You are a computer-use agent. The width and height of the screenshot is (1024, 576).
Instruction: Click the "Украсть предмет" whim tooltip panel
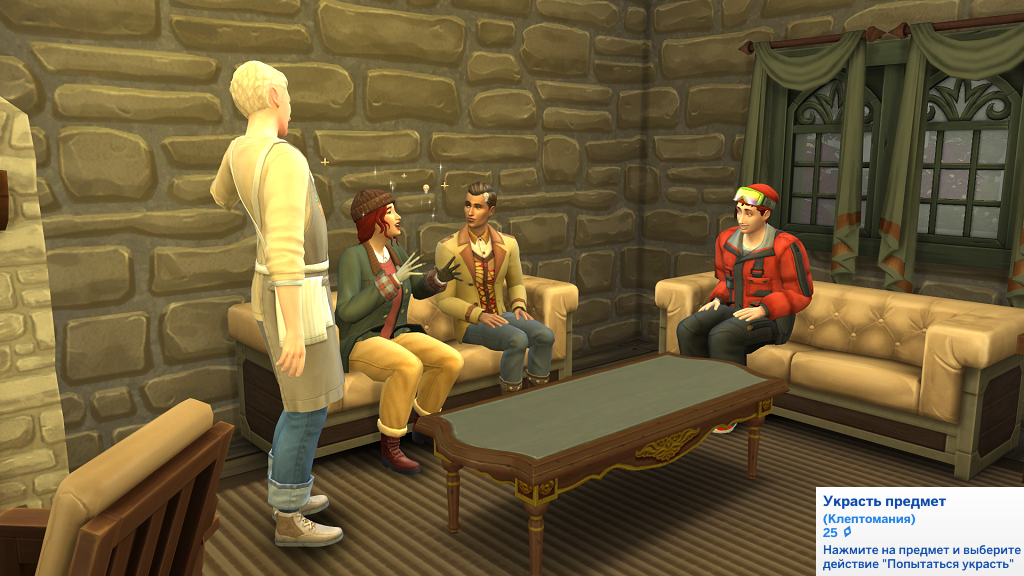(x=920, y=530)
